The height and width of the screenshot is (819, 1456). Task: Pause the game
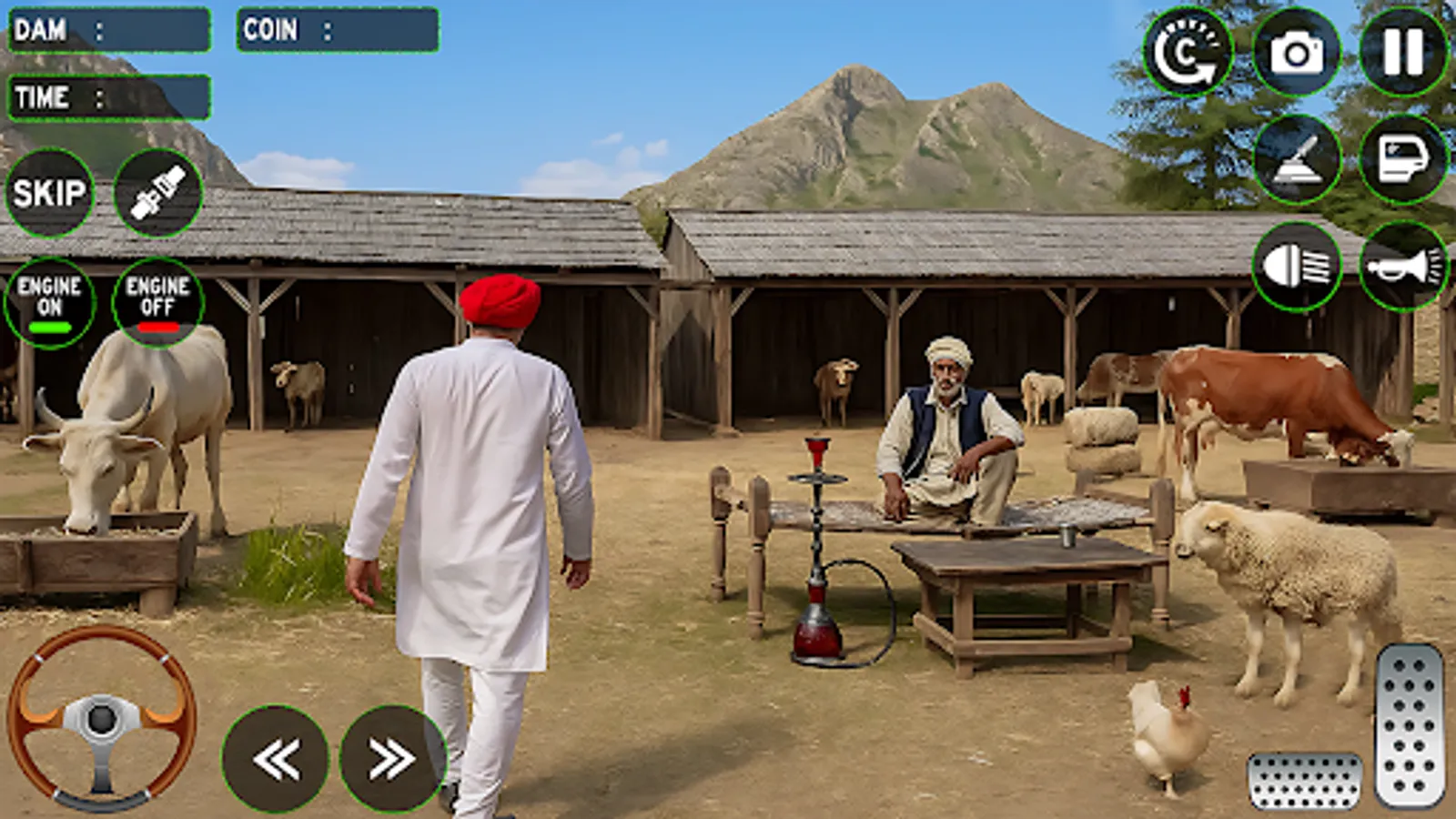click(x=1404, y=55)
